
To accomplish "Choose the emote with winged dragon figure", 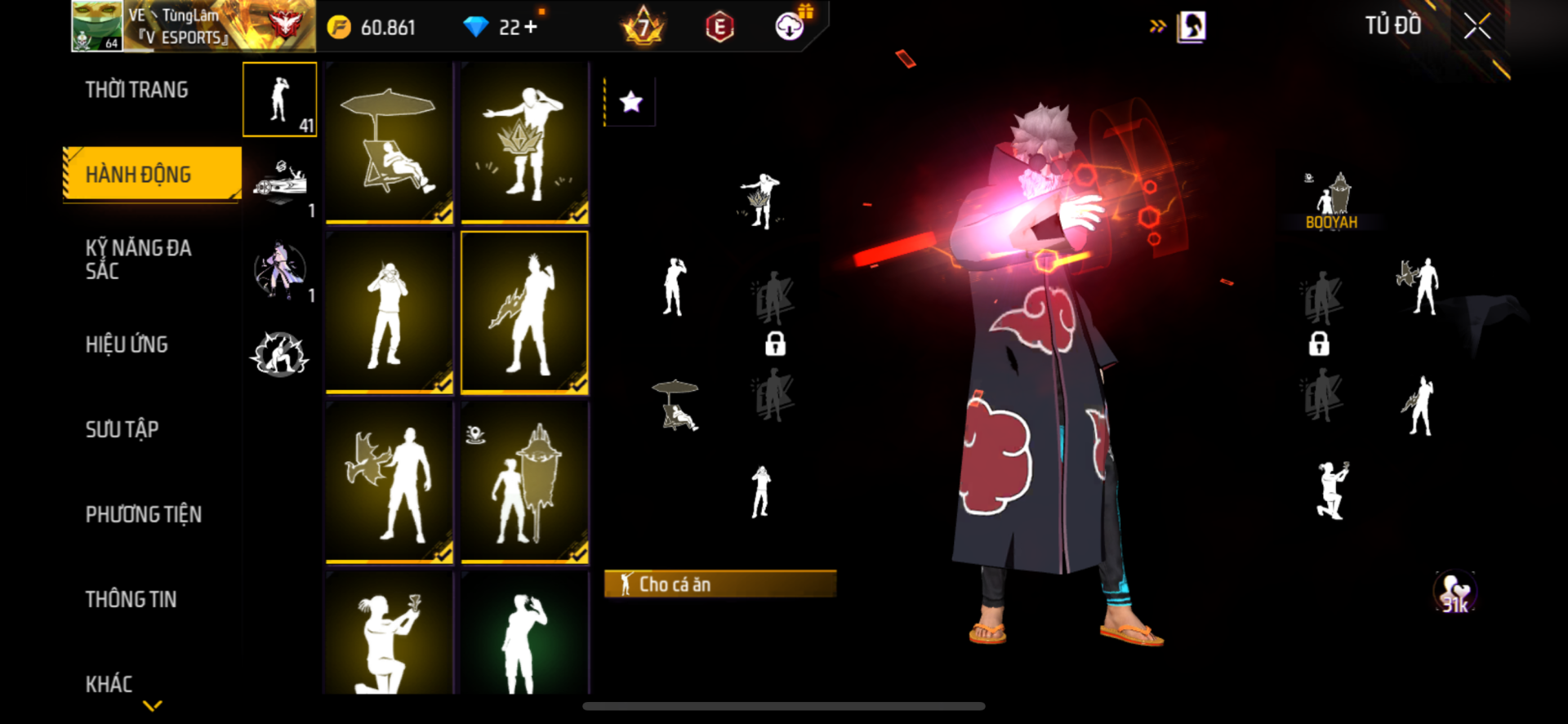I will click(x=390, y=482).
